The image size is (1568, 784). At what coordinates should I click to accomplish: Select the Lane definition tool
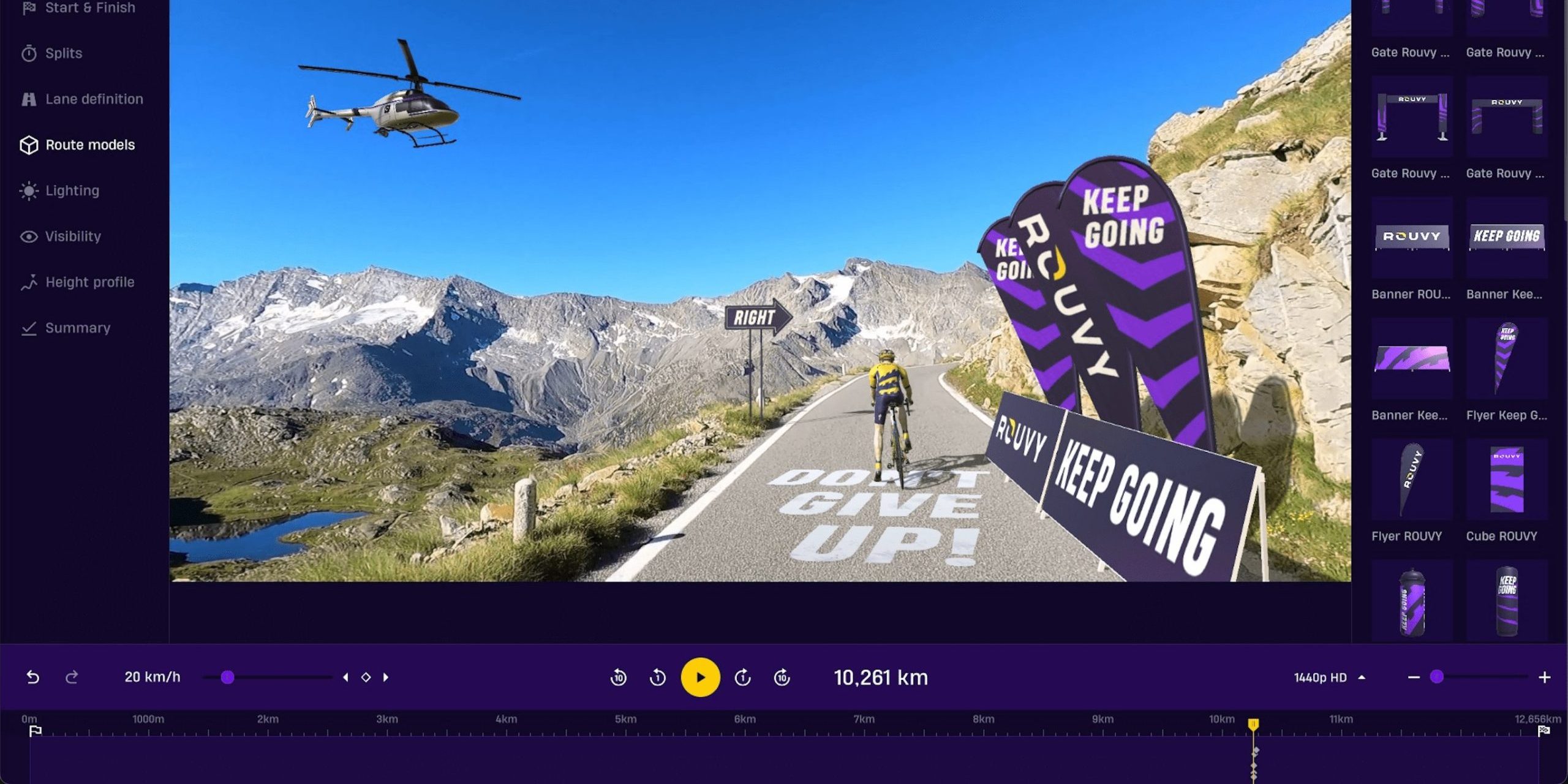(93, 99)
